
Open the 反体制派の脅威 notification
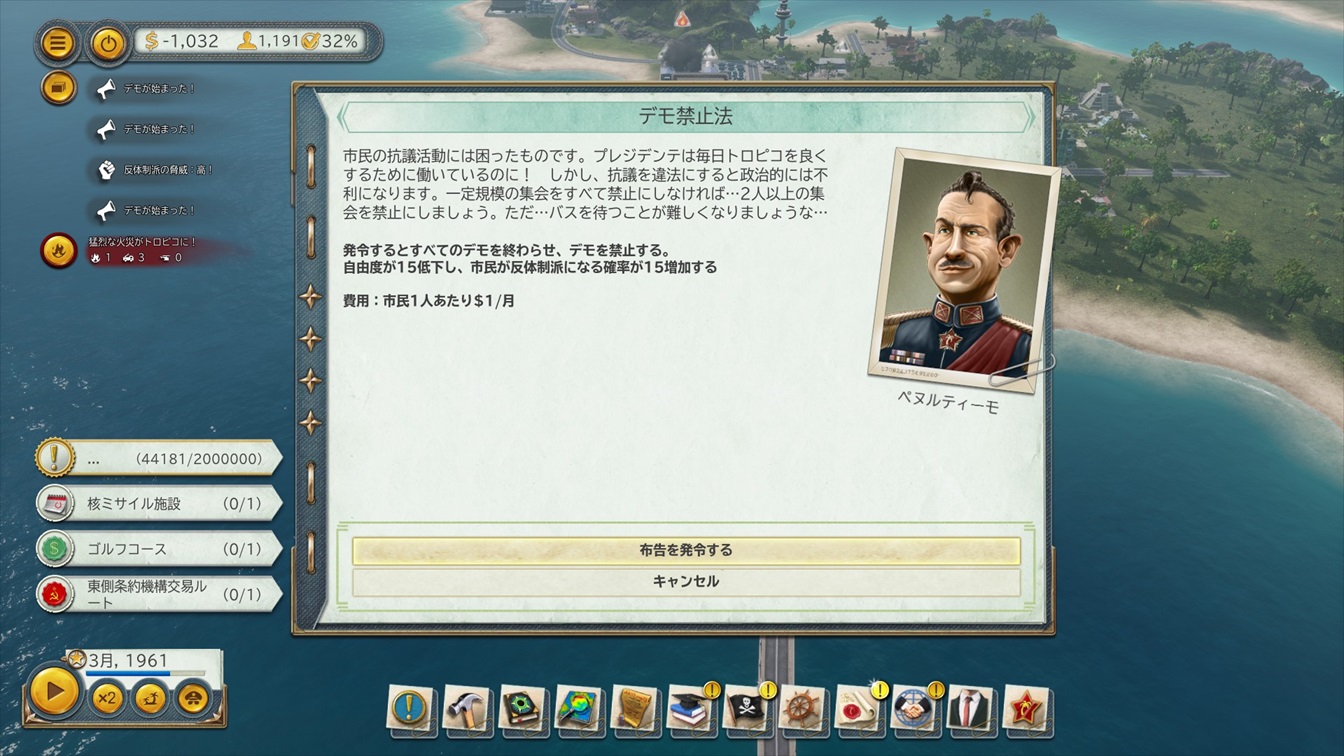[107, 170]
